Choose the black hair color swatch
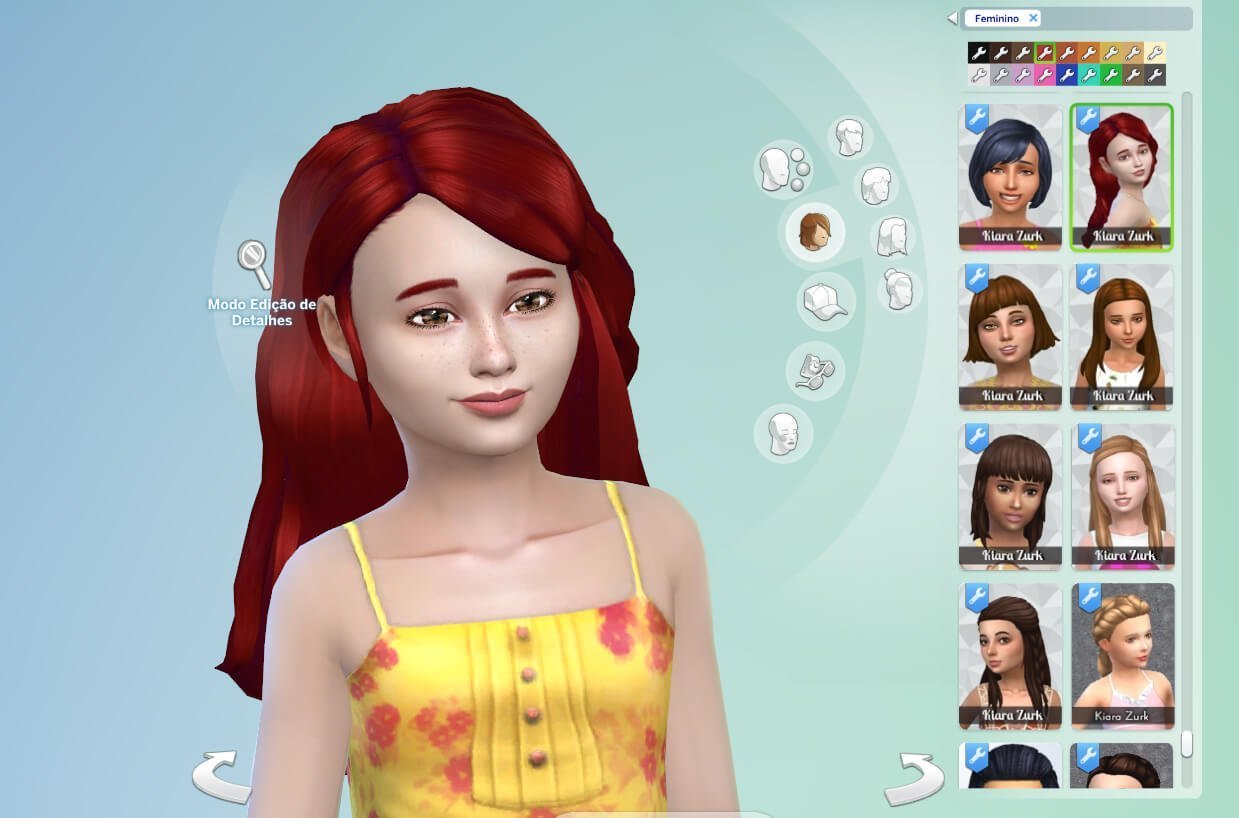1239x818 pixels. 978,53
